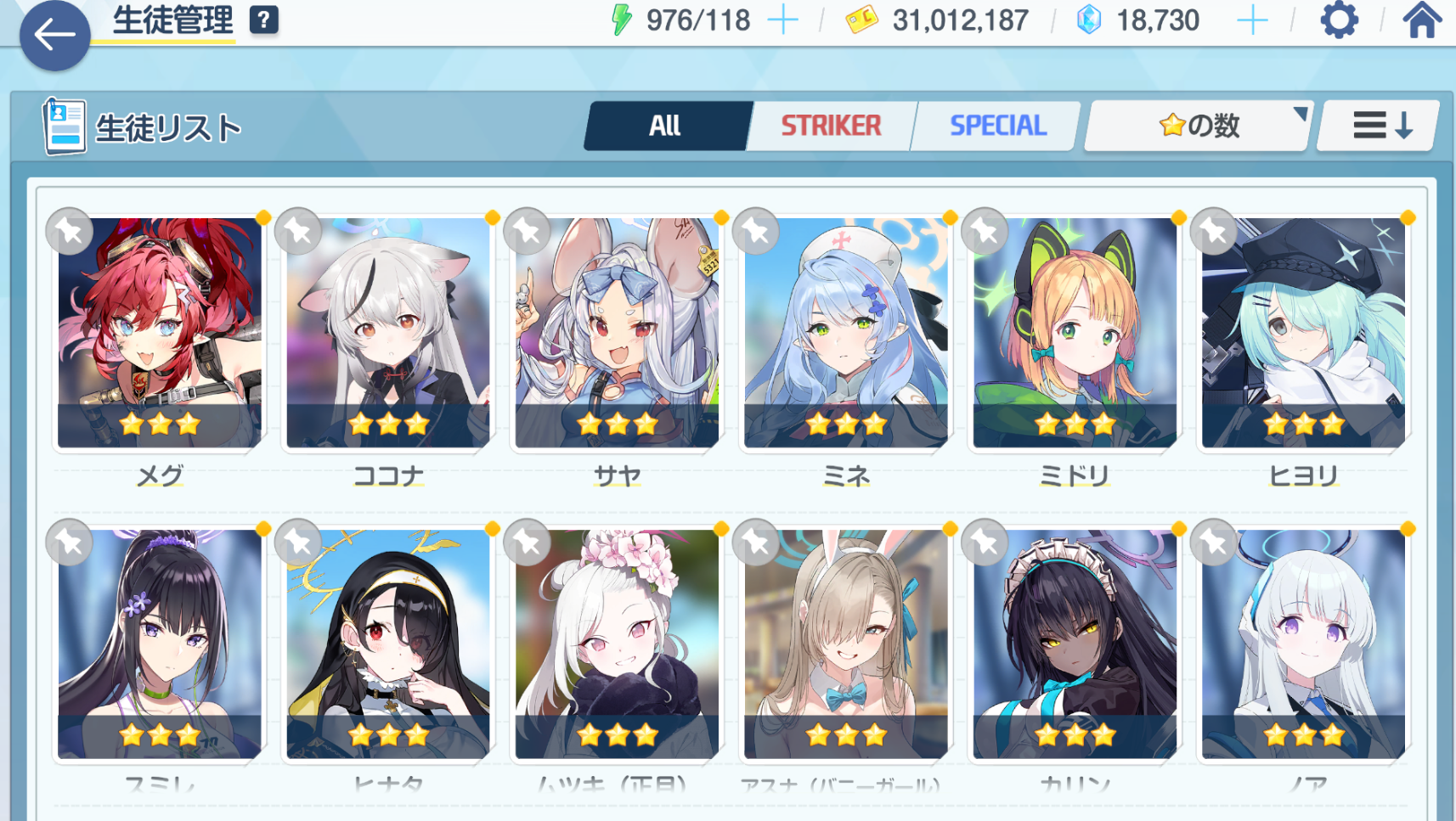Buy more blue gems with plus button
1456x821 pixels.
point(1252,20)
